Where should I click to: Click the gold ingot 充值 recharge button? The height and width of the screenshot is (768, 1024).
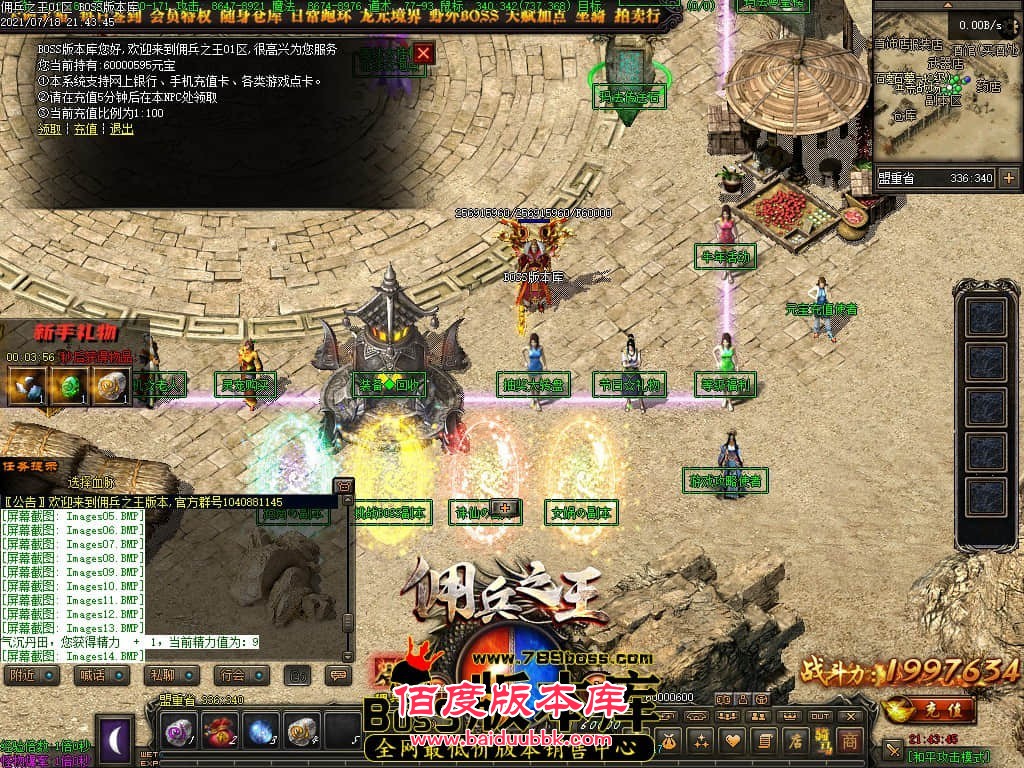point(930,710)
